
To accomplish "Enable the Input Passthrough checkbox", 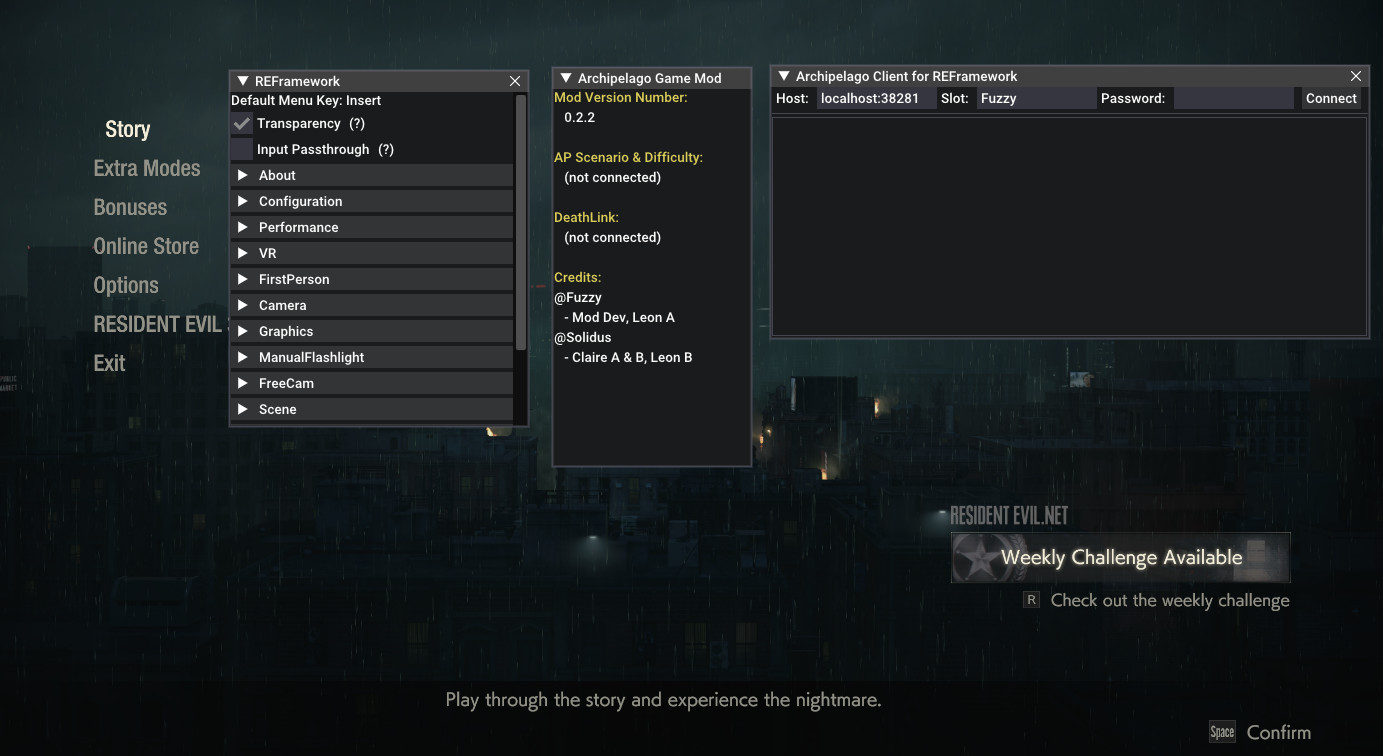I will [242, 150].
